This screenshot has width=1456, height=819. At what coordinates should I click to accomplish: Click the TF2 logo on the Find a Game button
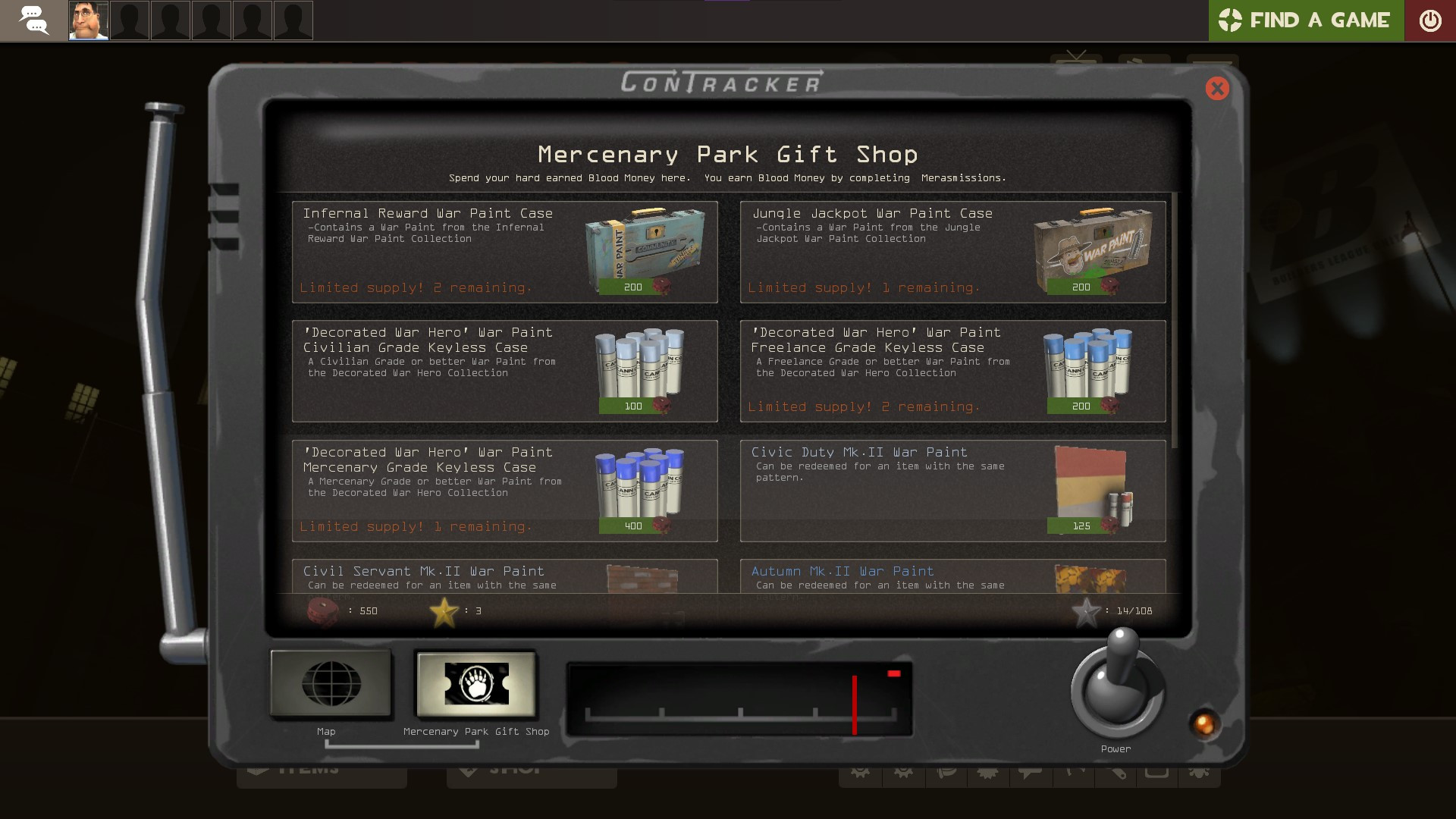tap(1228, 20)
